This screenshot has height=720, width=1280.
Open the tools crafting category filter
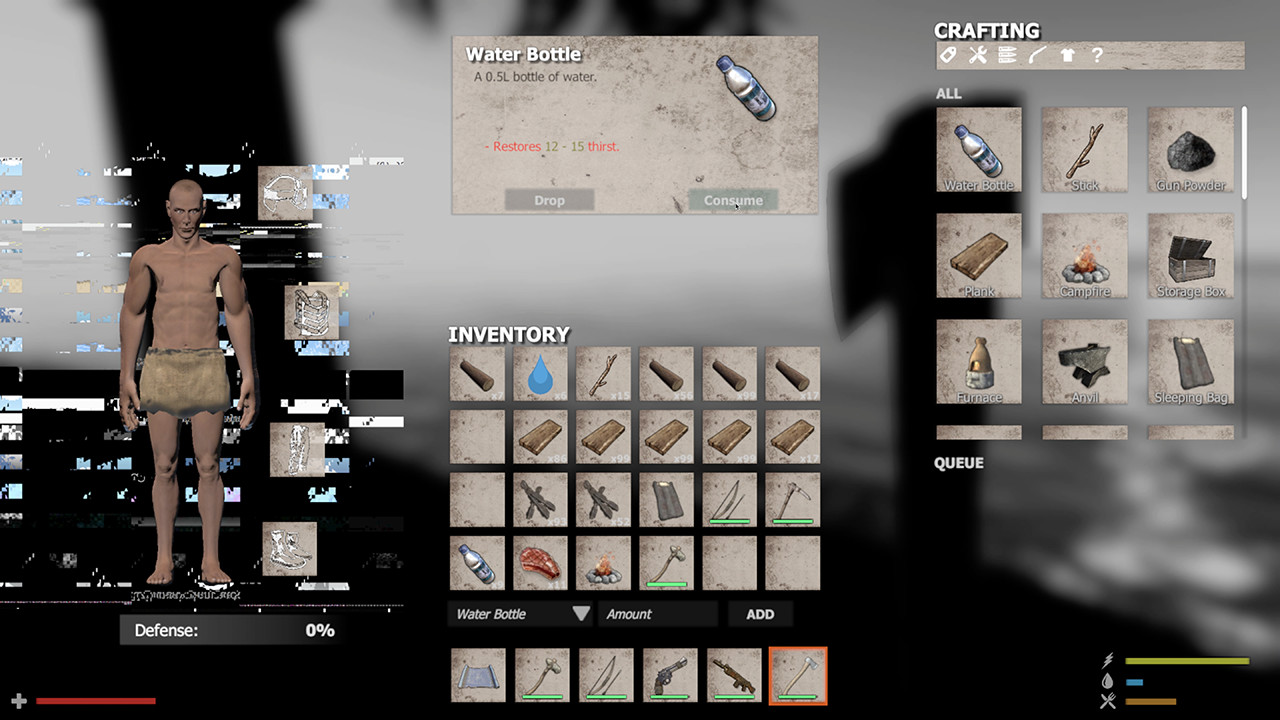pos(977,55)
